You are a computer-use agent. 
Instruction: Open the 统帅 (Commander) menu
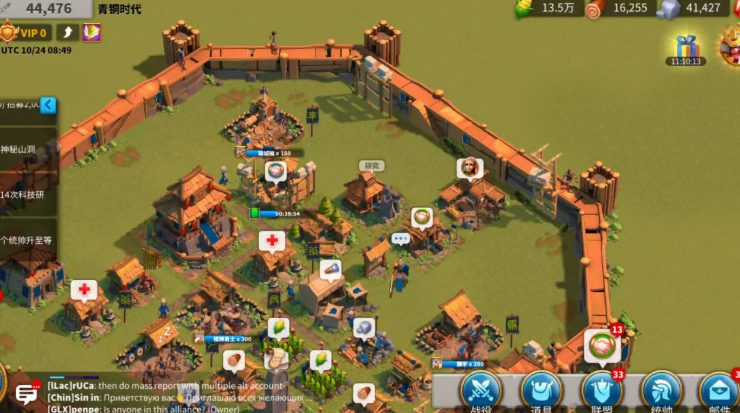click(x=660, y=391)
